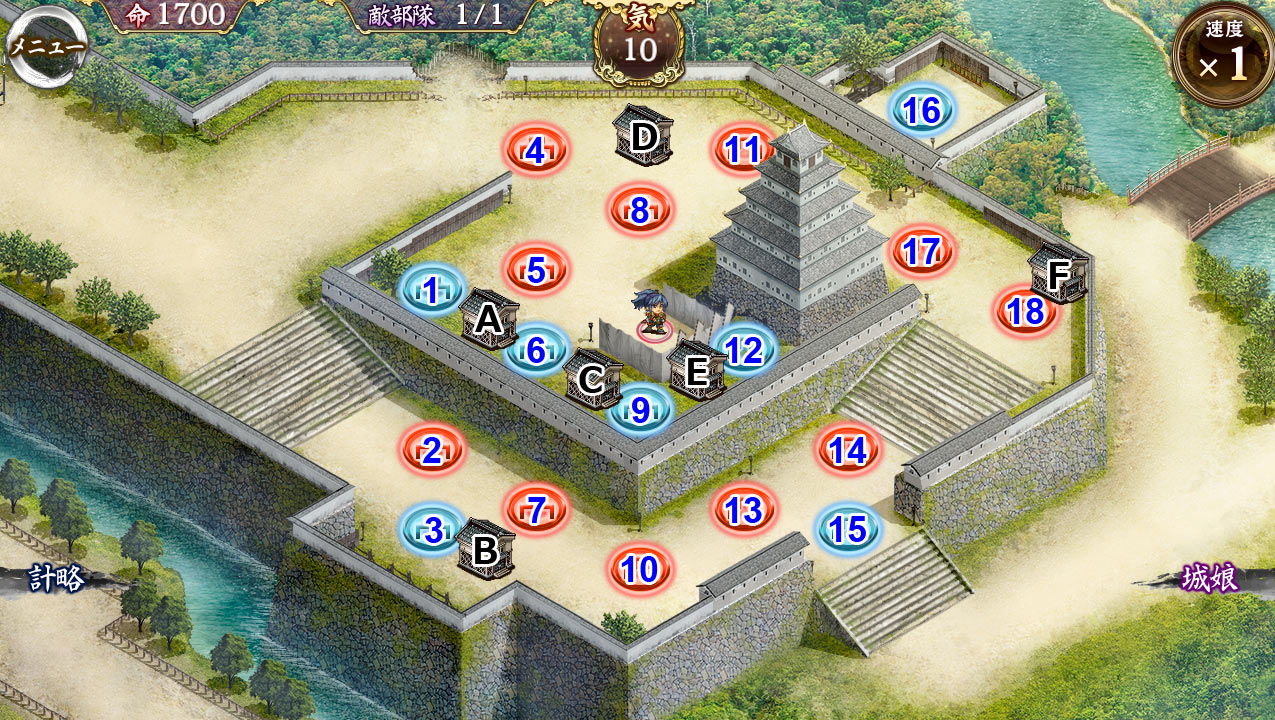Select red deployment slot 8
The height and width of the screenshot is (720, 1275).
(640, 211)
